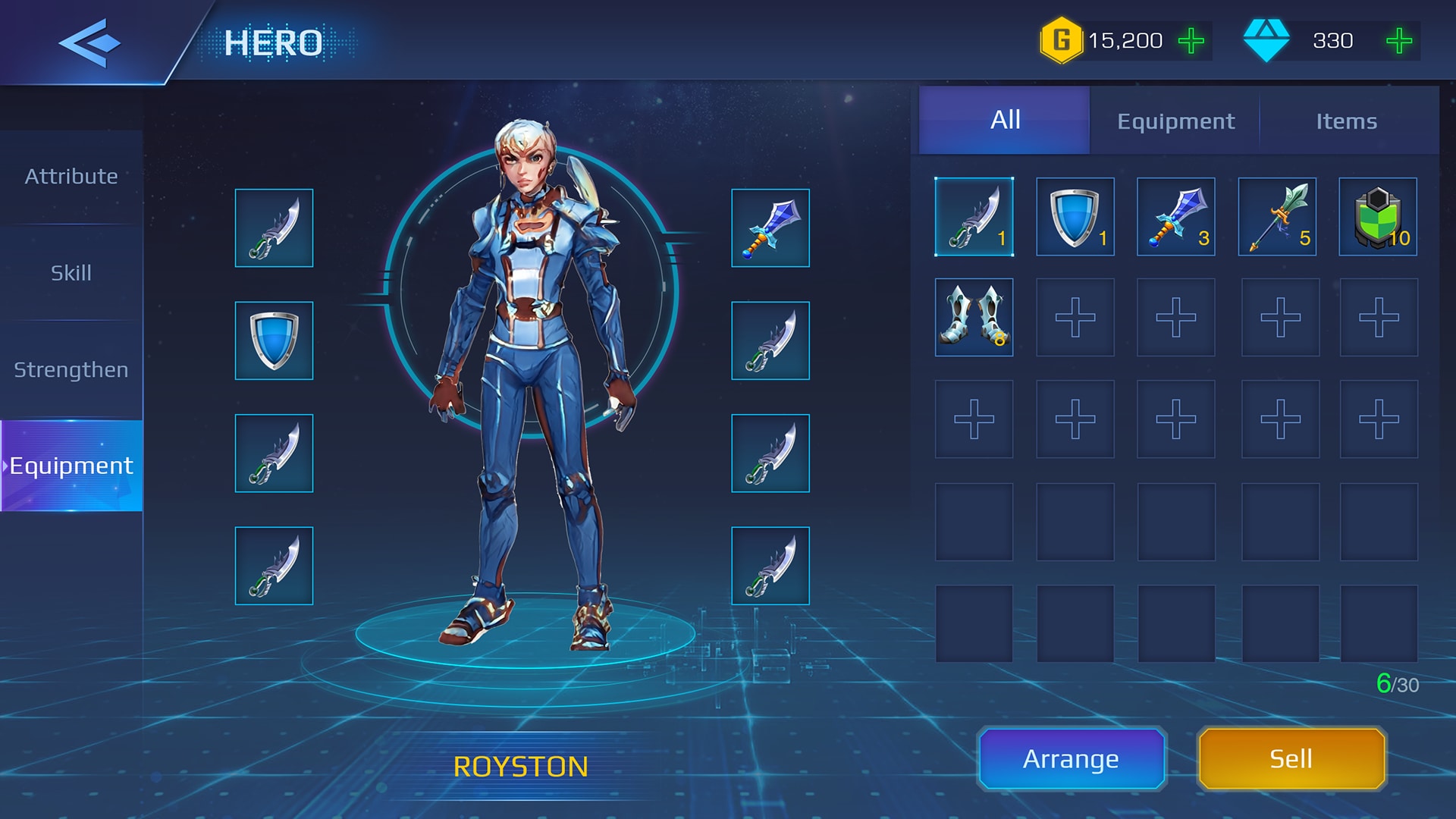Select the white boots in the inventory
This screenshot has height=819, width=1456.
tap(974, 318)
